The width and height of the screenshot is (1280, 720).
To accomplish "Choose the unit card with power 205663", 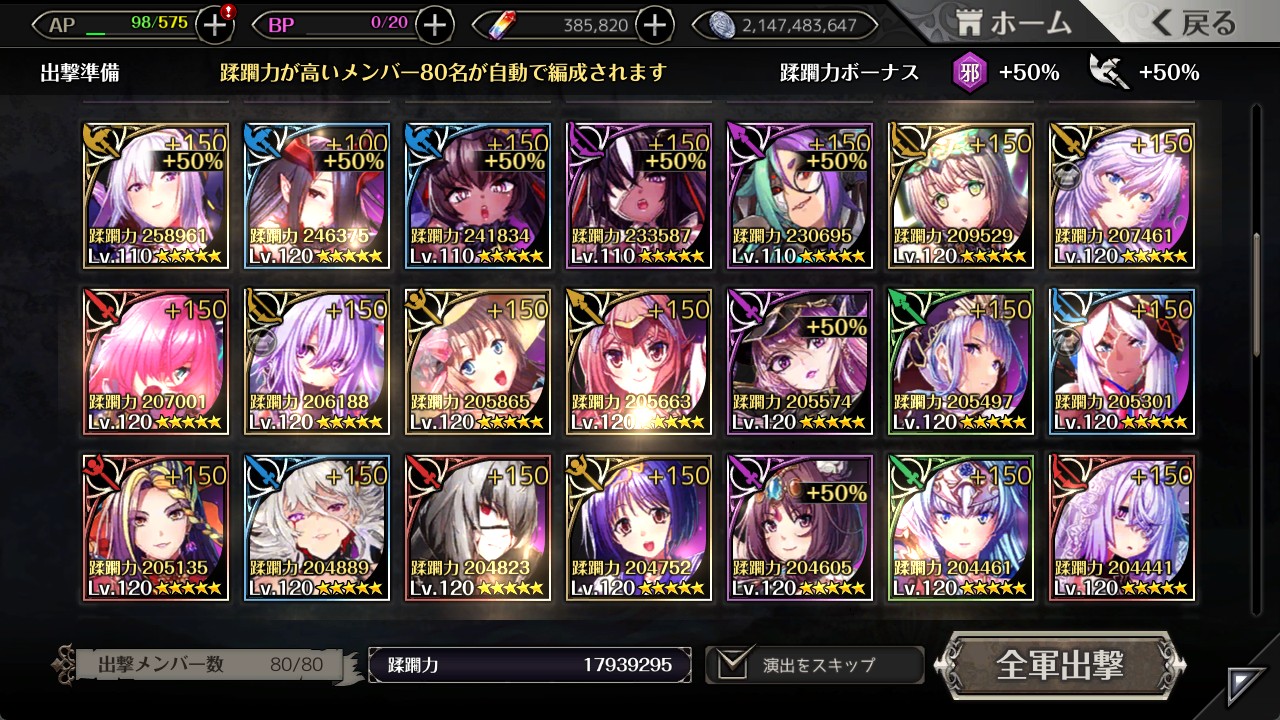I will (639, 362).
